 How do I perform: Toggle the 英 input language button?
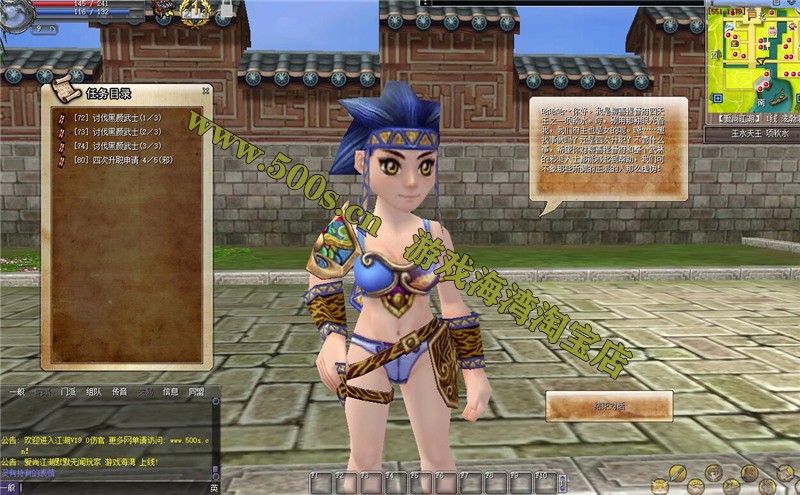(213, 488)
